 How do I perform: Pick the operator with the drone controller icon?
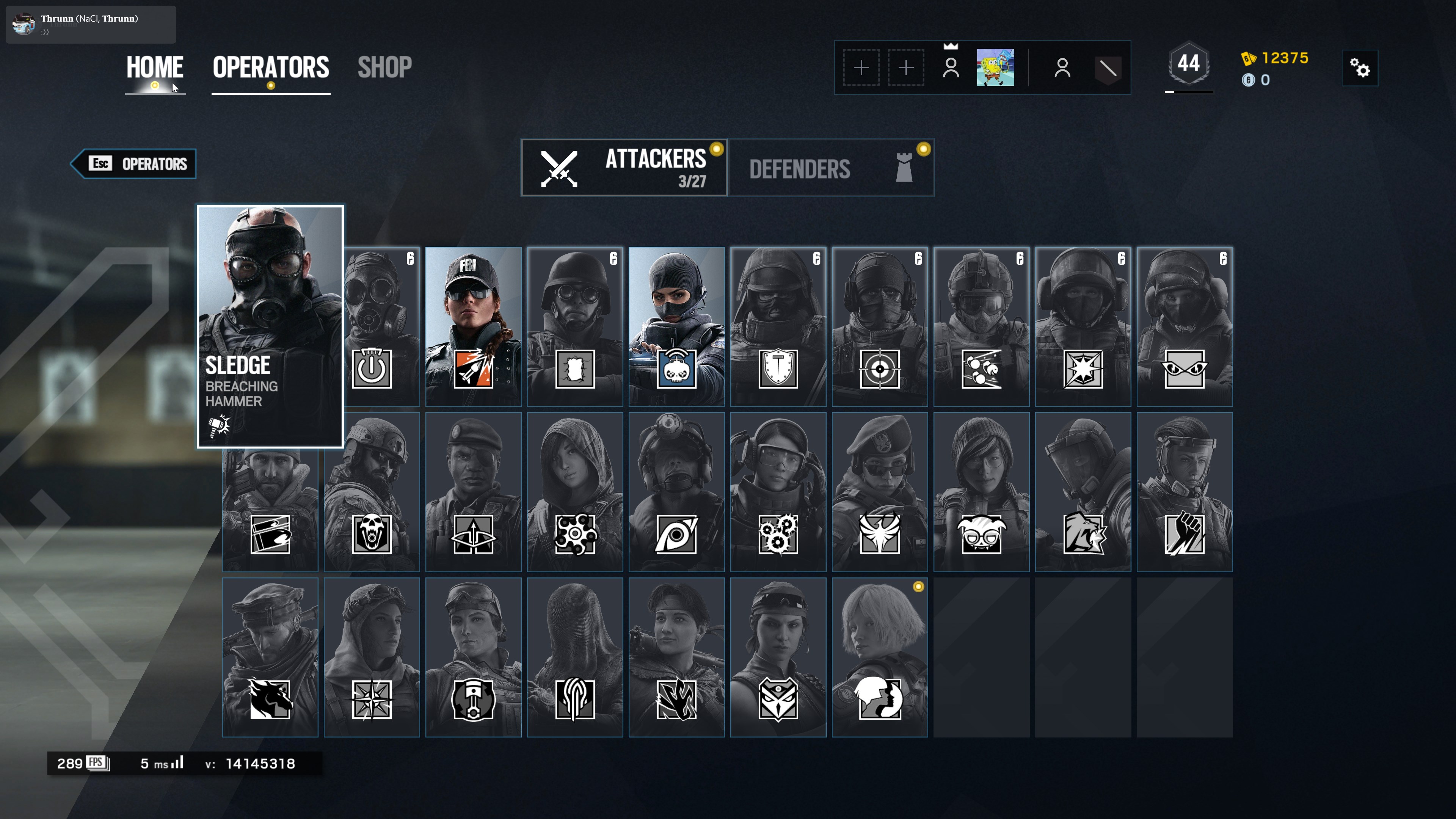[x=676, y=326]
